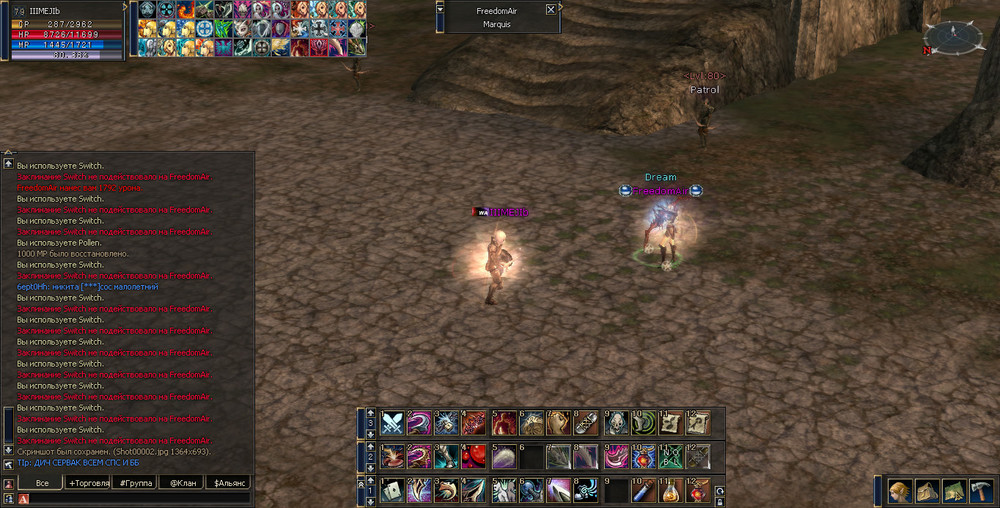Switch to the Торговля chat tab
This screenshot has height=508, width=1000.
click(92, 483)
